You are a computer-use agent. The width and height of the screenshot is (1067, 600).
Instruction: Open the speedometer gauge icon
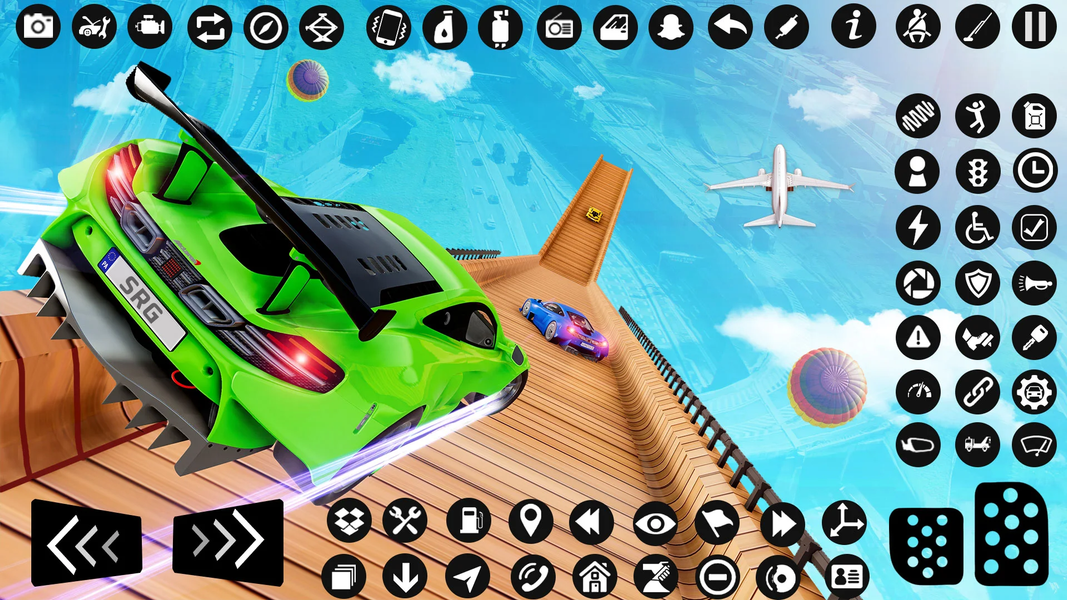pos(918,391)
